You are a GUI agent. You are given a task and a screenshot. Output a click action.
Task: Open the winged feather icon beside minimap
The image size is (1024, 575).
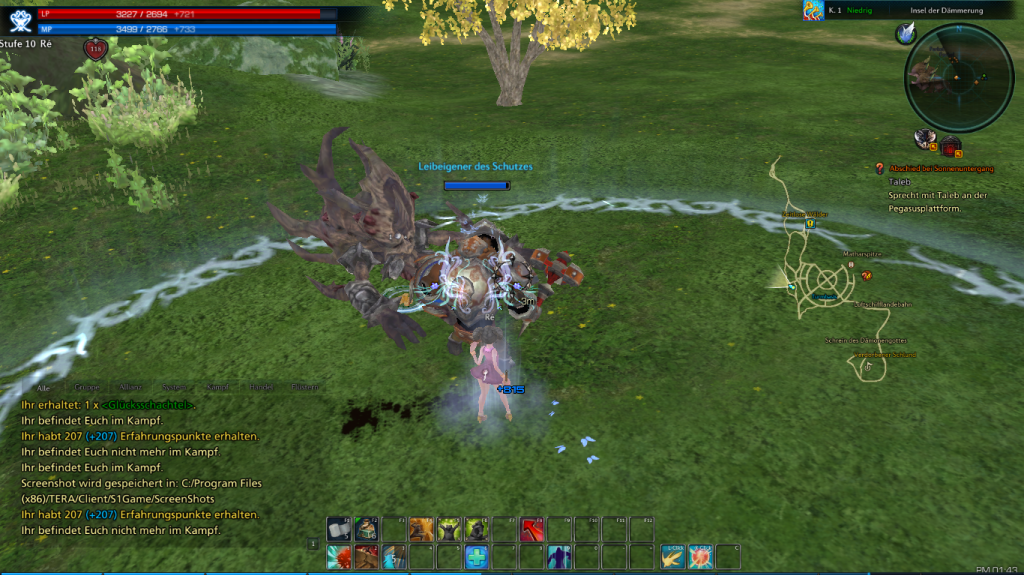906,34
